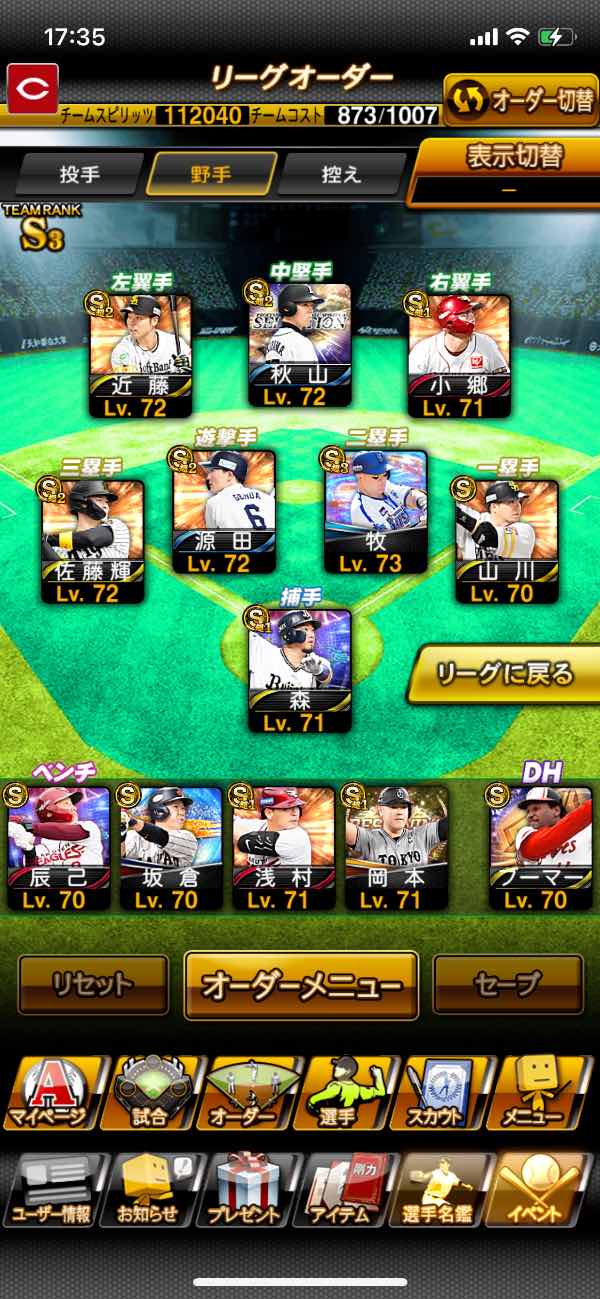Image resolution: width=600 pixels, height=1299 pixels.
Task: Switch to the 投手 tab
Action: pyautogui.click(x=80, y=174)
